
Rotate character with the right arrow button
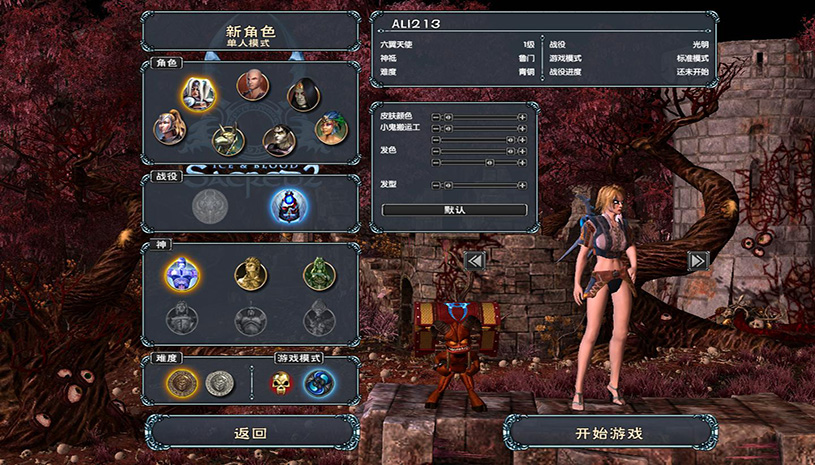click(698, 261)
